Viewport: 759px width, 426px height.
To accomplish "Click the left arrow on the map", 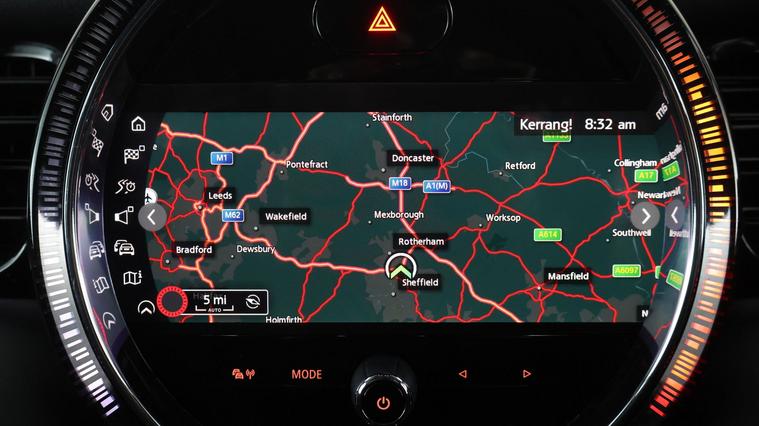I will (153, 216).
